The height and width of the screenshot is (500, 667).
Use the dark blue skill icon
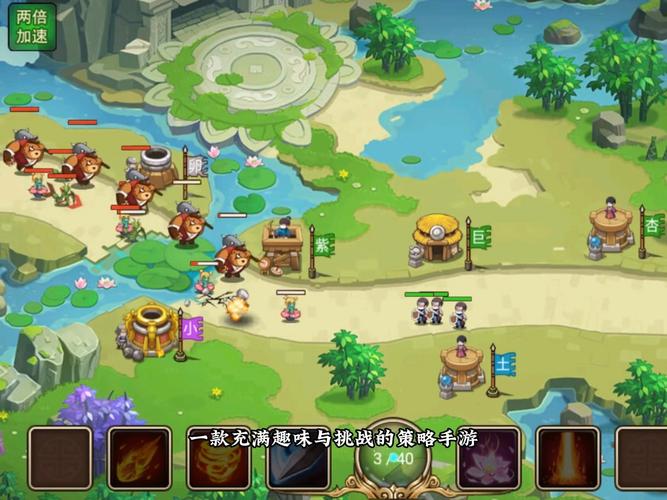point(299,463)
